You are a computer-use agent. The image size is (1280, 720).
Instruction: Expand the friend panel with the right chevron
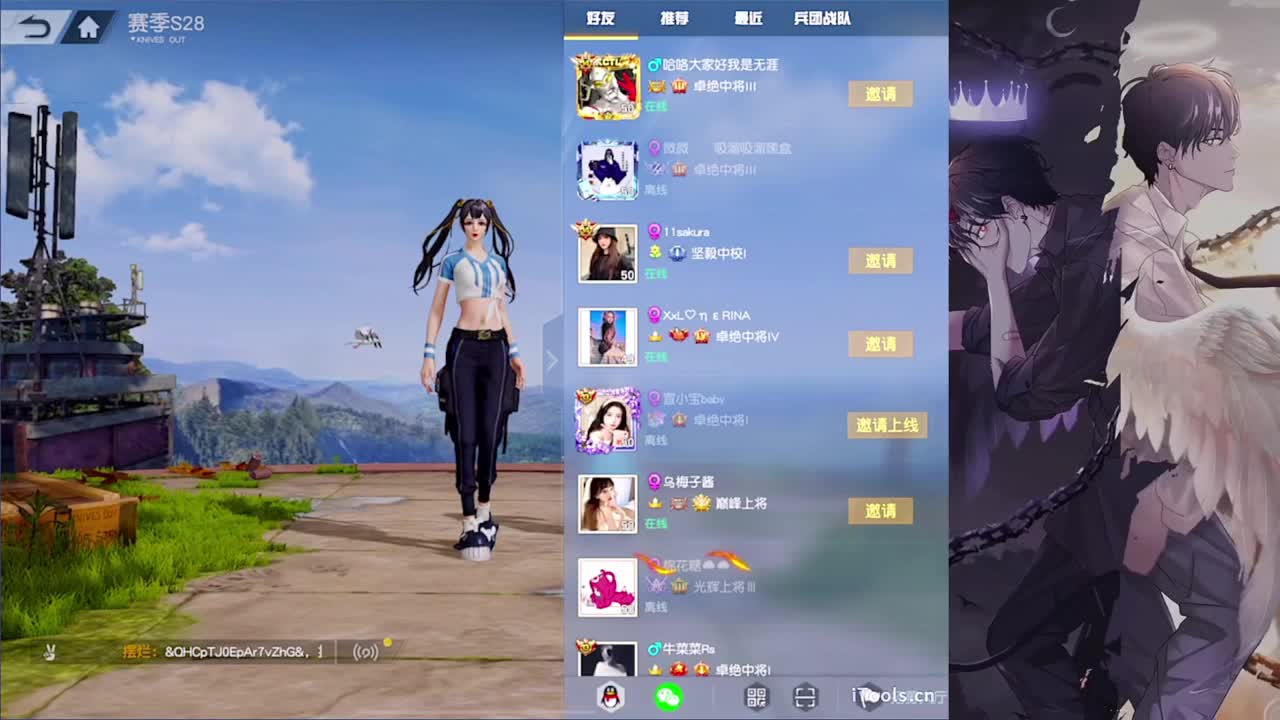pos(552,360)
